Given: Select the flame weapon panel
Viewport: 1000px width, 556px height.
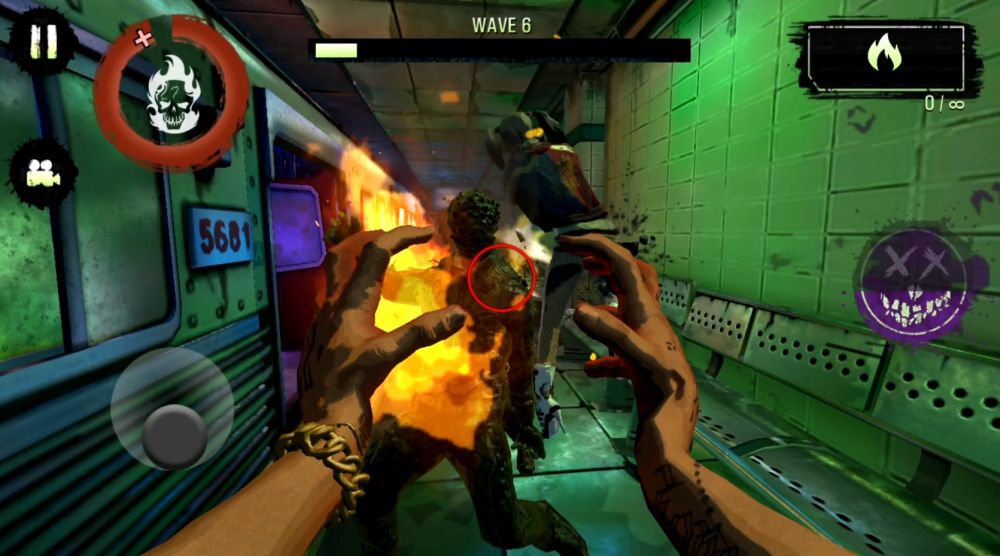Looking at the screenshot, I should pyautogui.click(x=885, y=59).
